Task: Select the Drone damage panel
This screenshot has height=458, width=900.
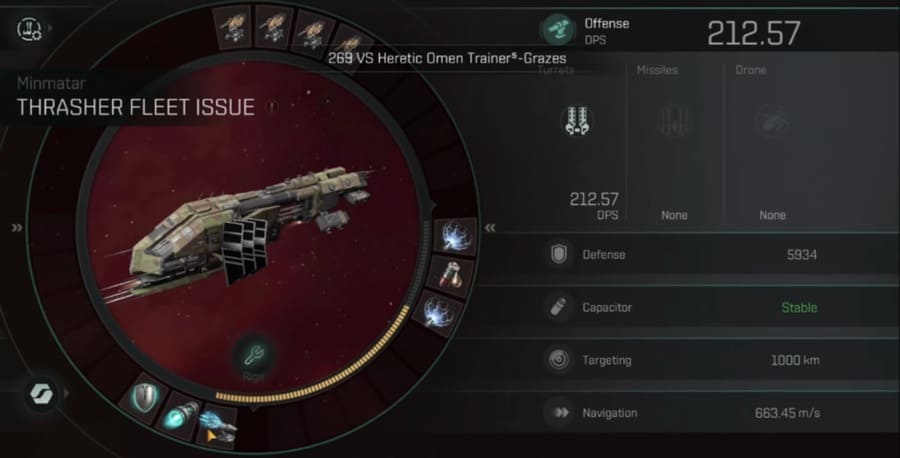Action: click(x=772, y=142)
